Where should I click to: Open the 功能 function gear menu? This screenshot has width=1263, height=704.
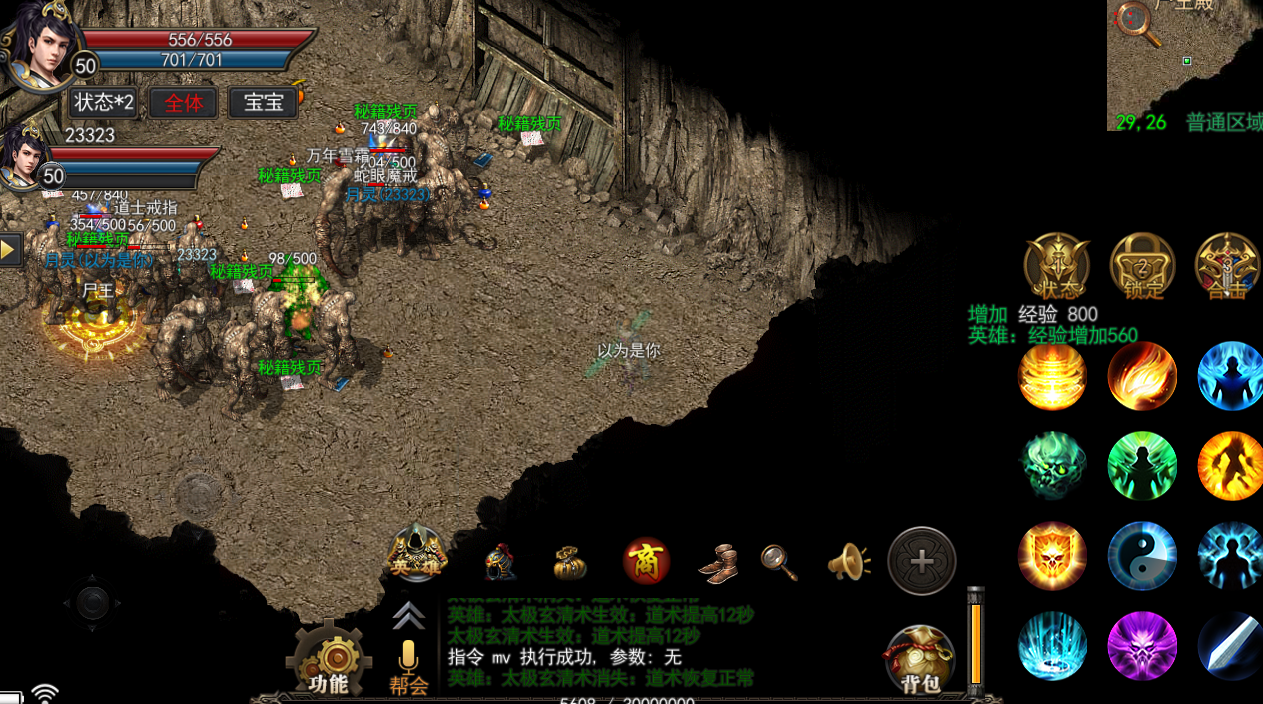pos(329,660)
